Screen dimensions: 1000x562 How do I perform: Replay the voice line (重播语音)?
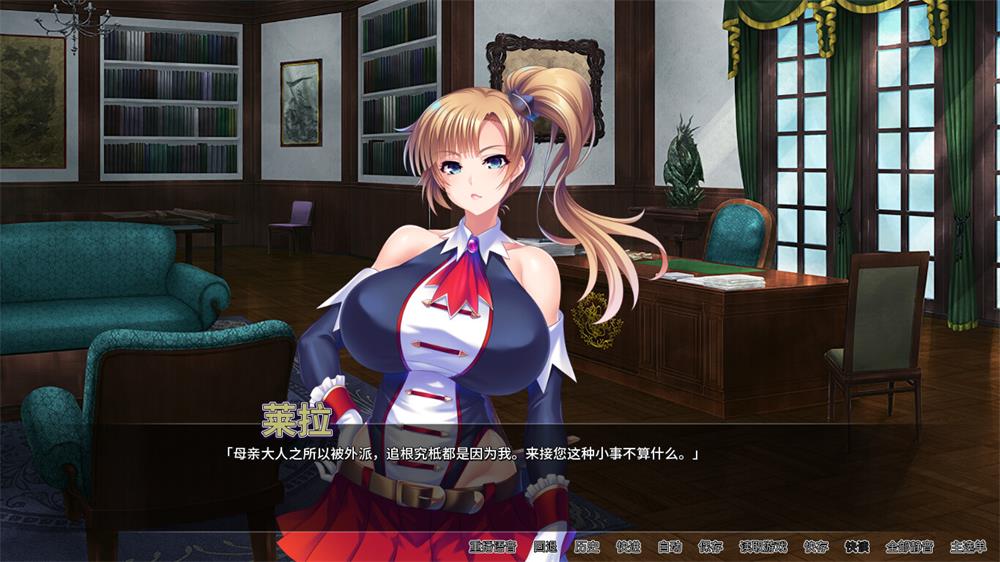pyautogui.click(x=492, y=547)
